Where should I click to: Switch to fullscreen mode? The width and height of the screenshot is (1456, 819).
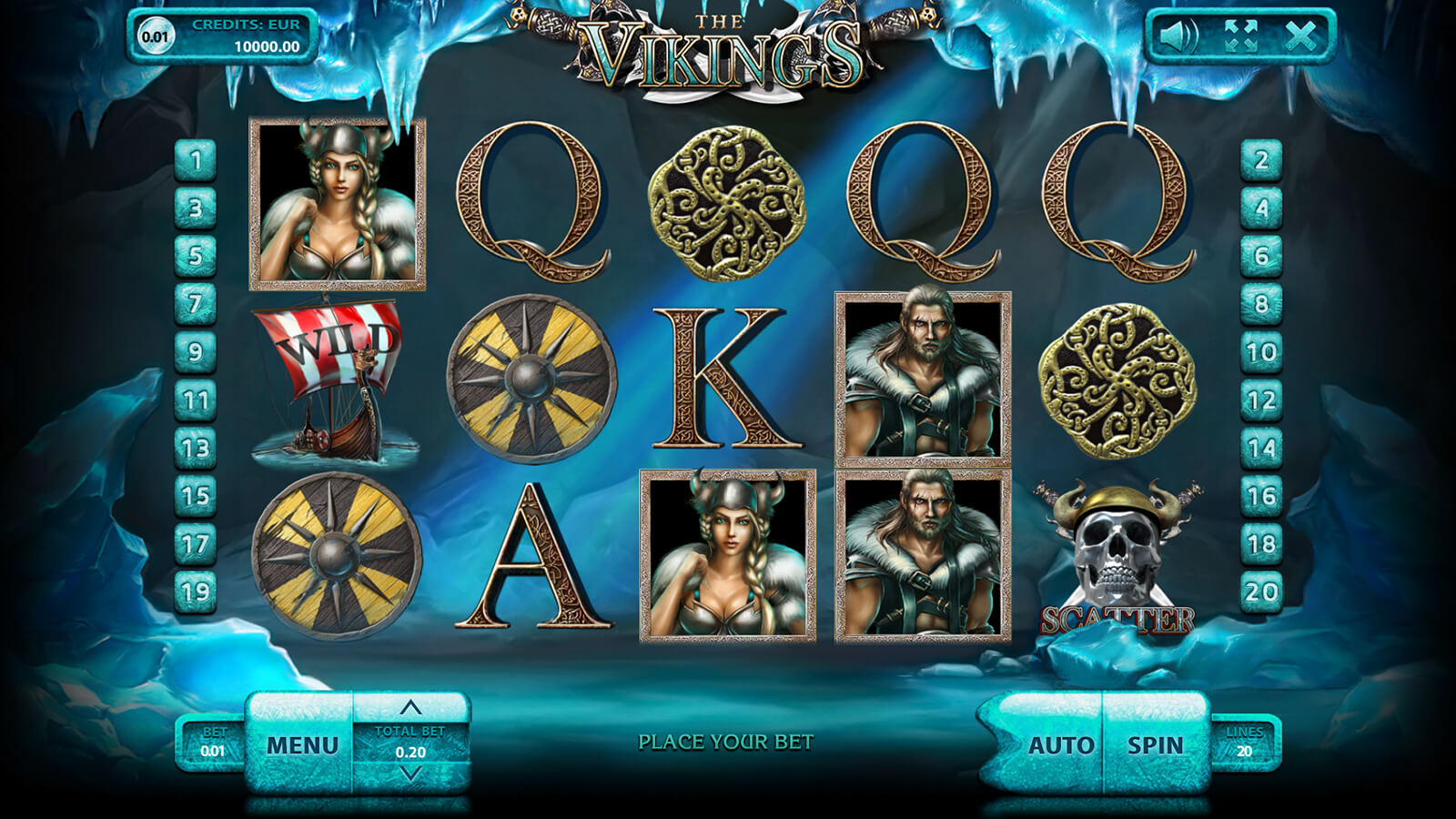[x=1240, y=36]
